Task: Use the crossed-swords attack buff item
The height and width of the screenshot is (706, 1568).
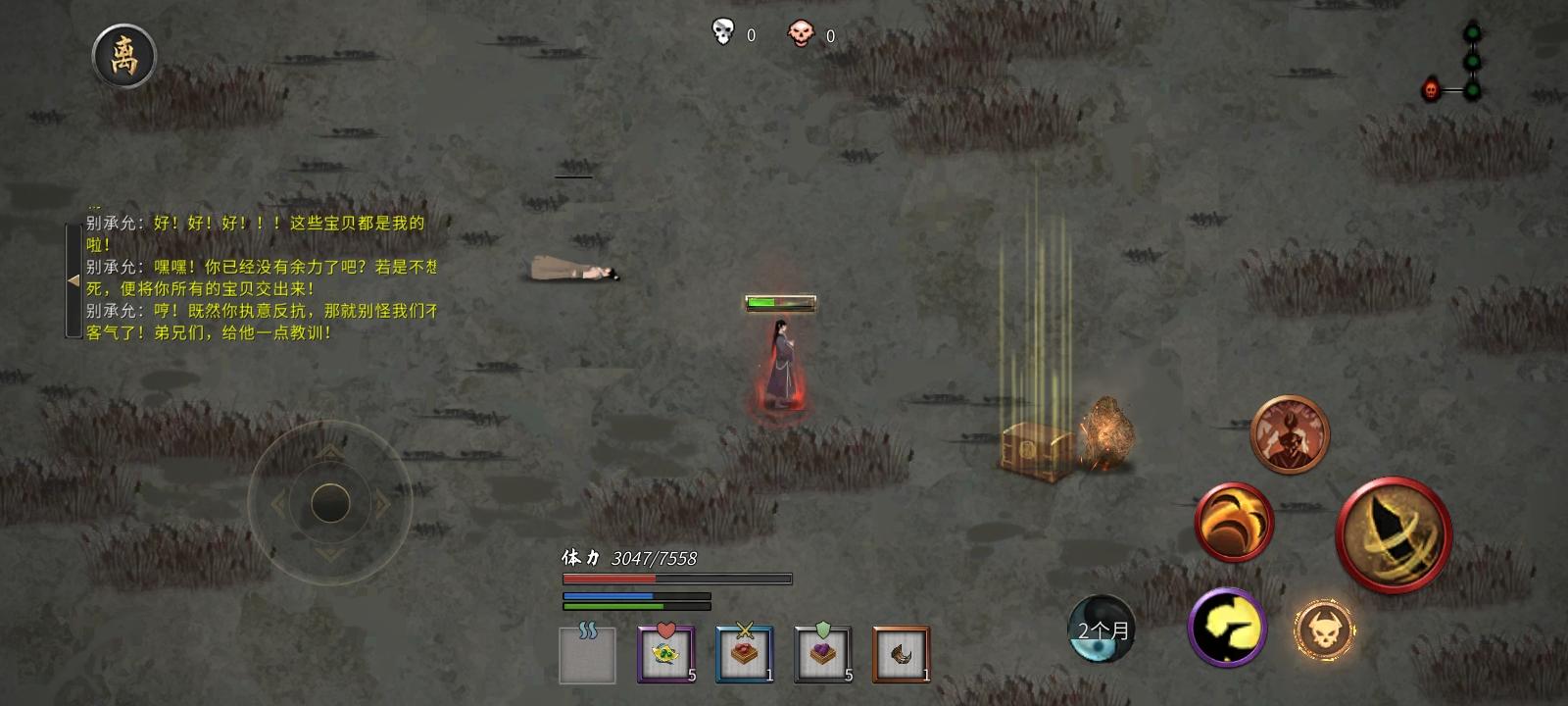Action: pos(744,652)
